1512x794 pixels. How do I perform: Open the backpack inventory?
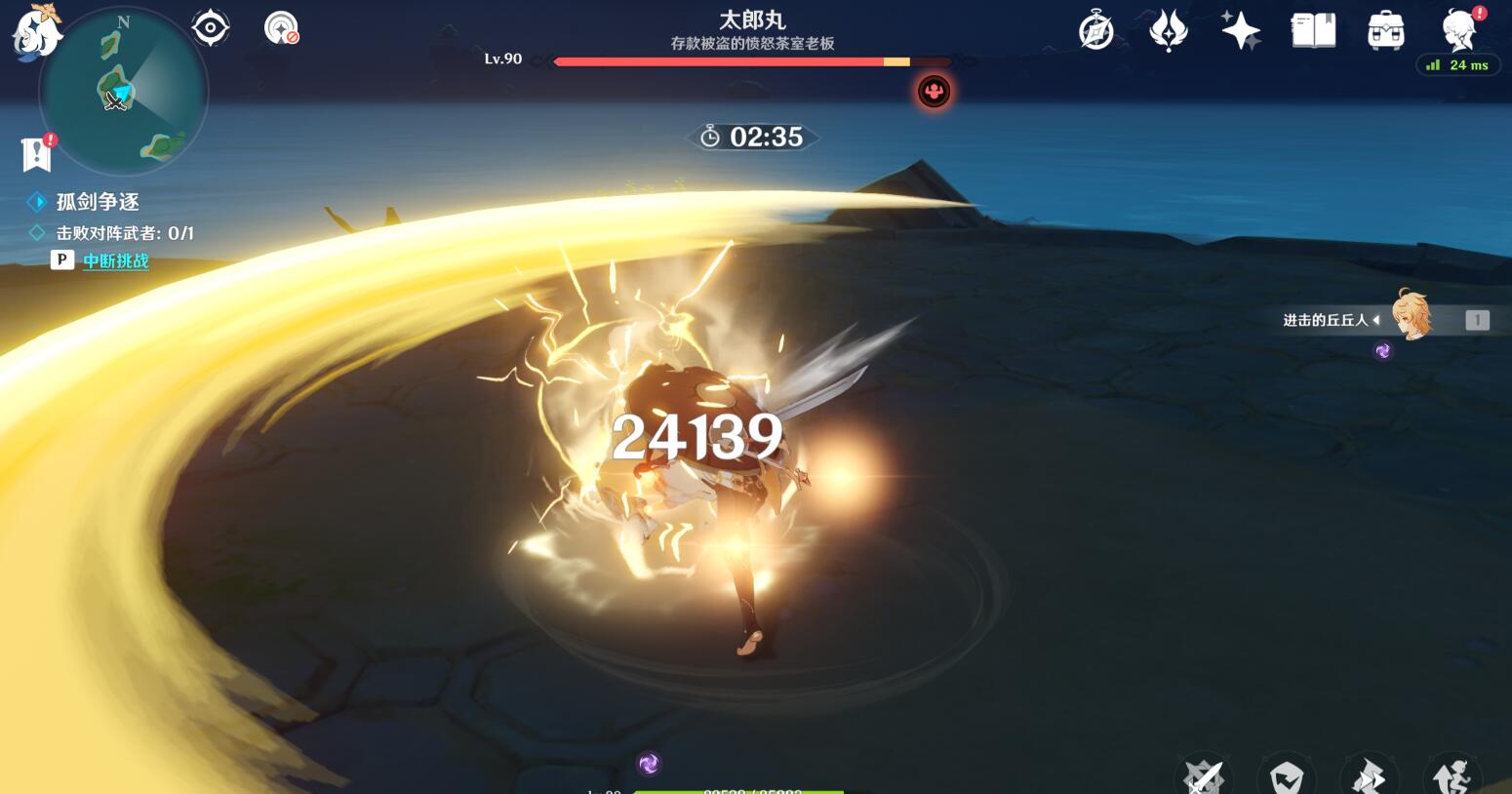[x=1385, y=30]
